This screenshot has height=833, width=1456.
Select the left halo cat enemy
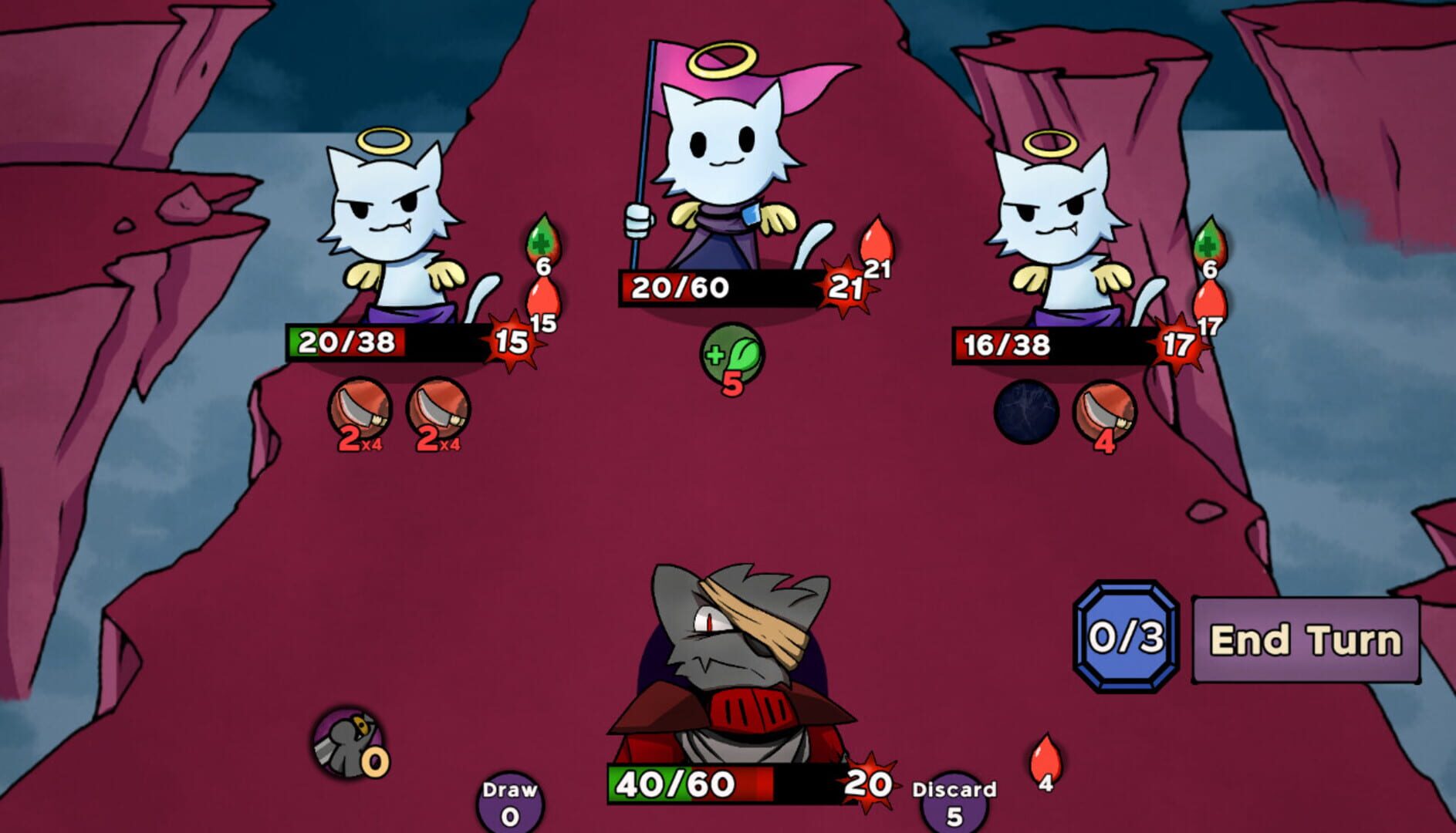coord(390,224)
